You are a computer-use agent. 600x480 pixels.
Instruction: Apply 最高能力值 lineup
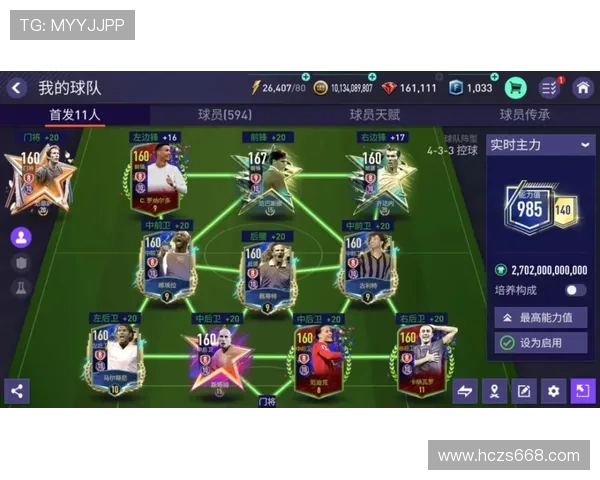click(x=540, y=317)
